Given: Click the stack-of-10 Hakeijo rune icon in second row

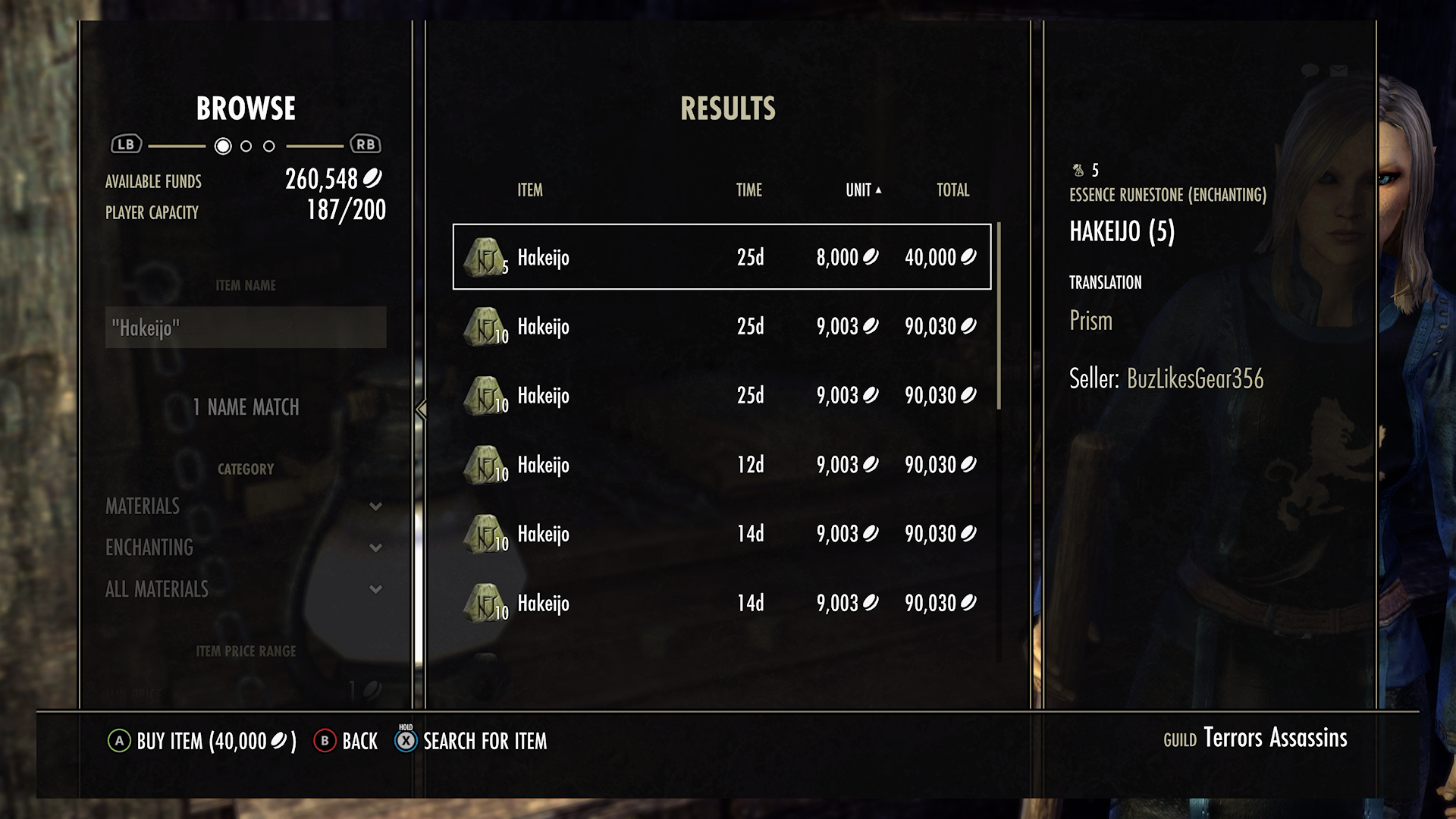Looking at the screenshot, I should 484,327.
